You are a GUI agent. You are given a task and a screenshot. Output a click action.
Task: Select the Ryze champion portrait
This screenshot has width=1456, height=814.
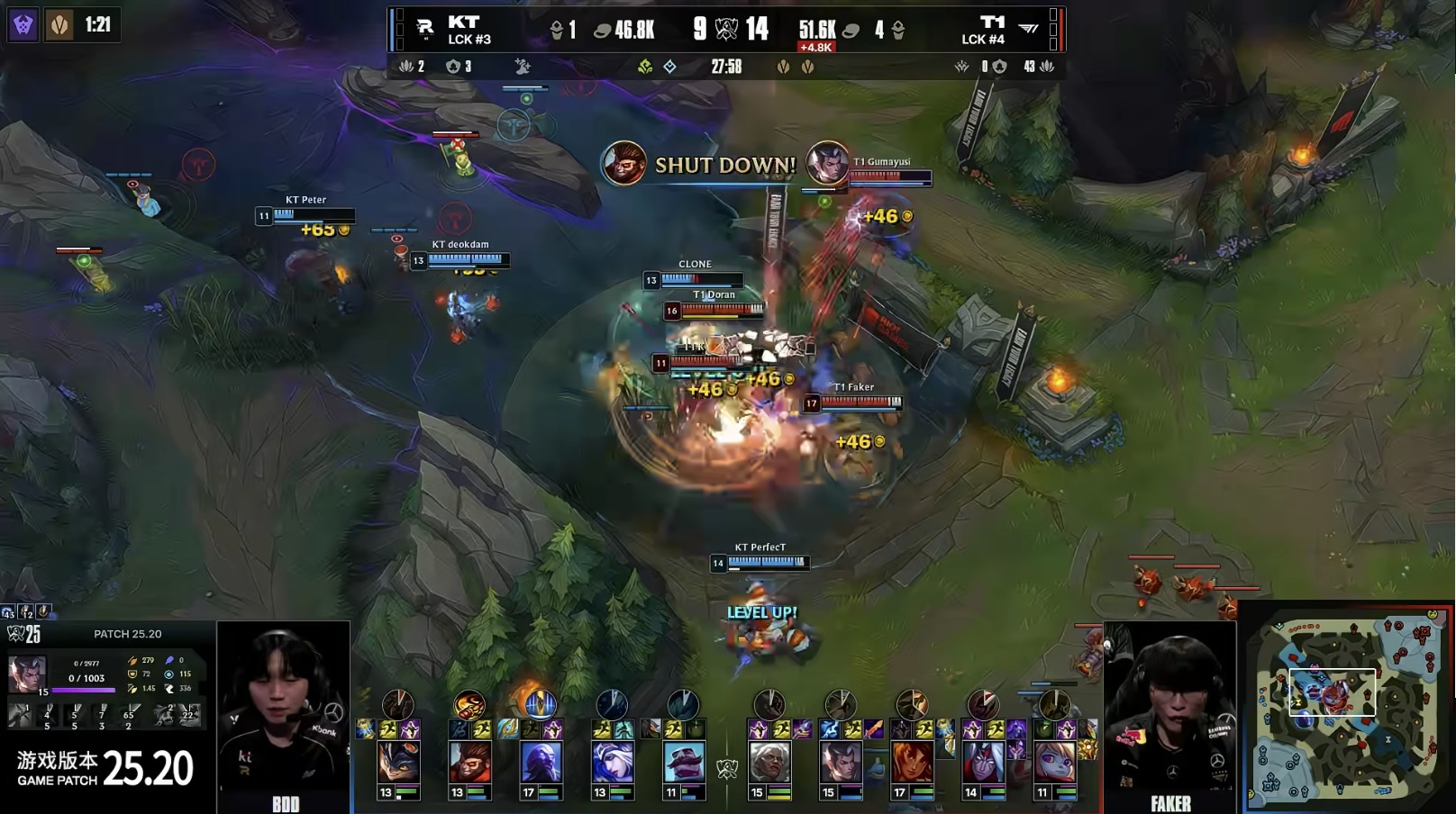pos(540,762)
